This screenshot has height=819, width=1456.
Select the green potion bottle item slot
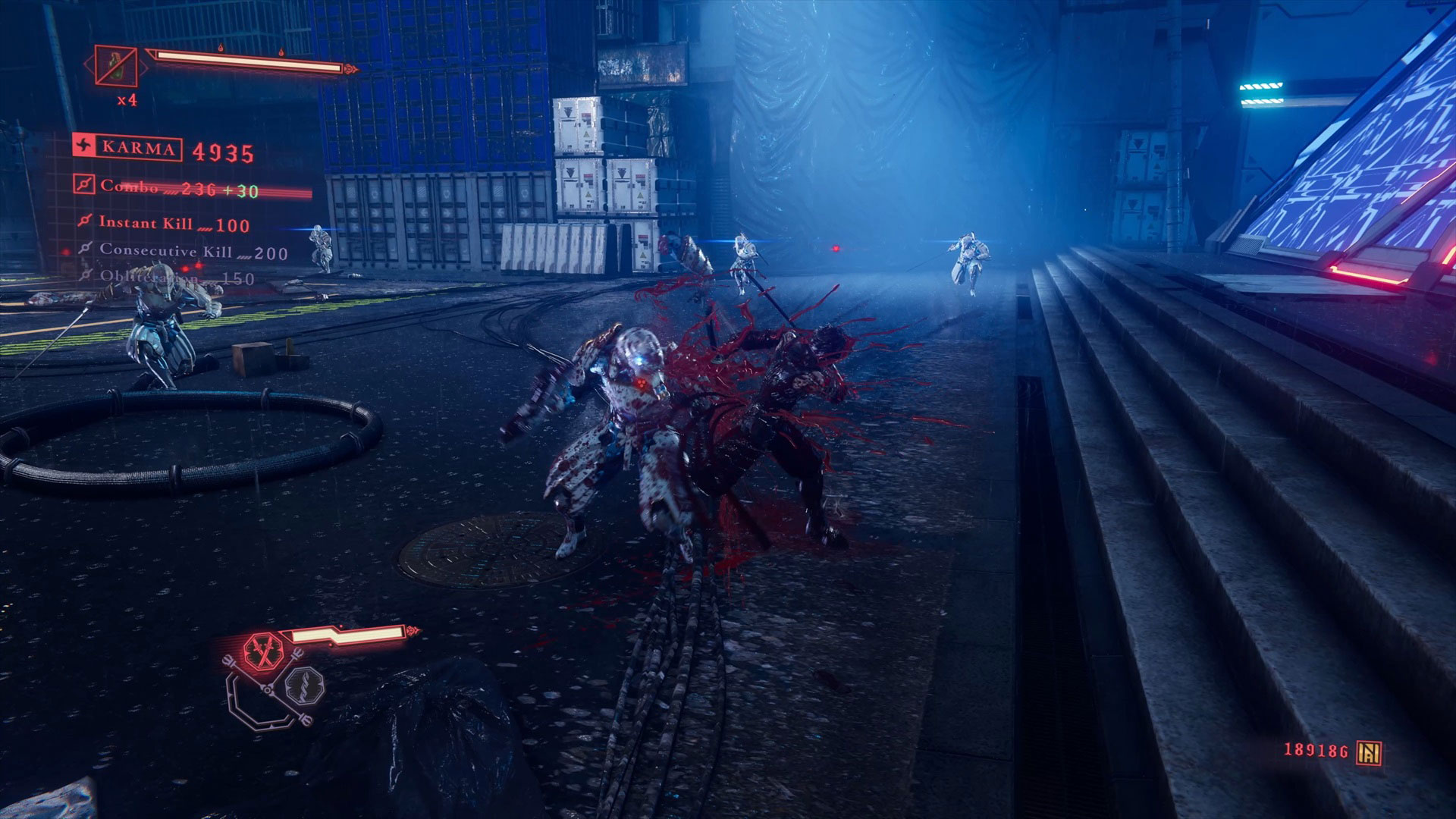tap(116, 67)
